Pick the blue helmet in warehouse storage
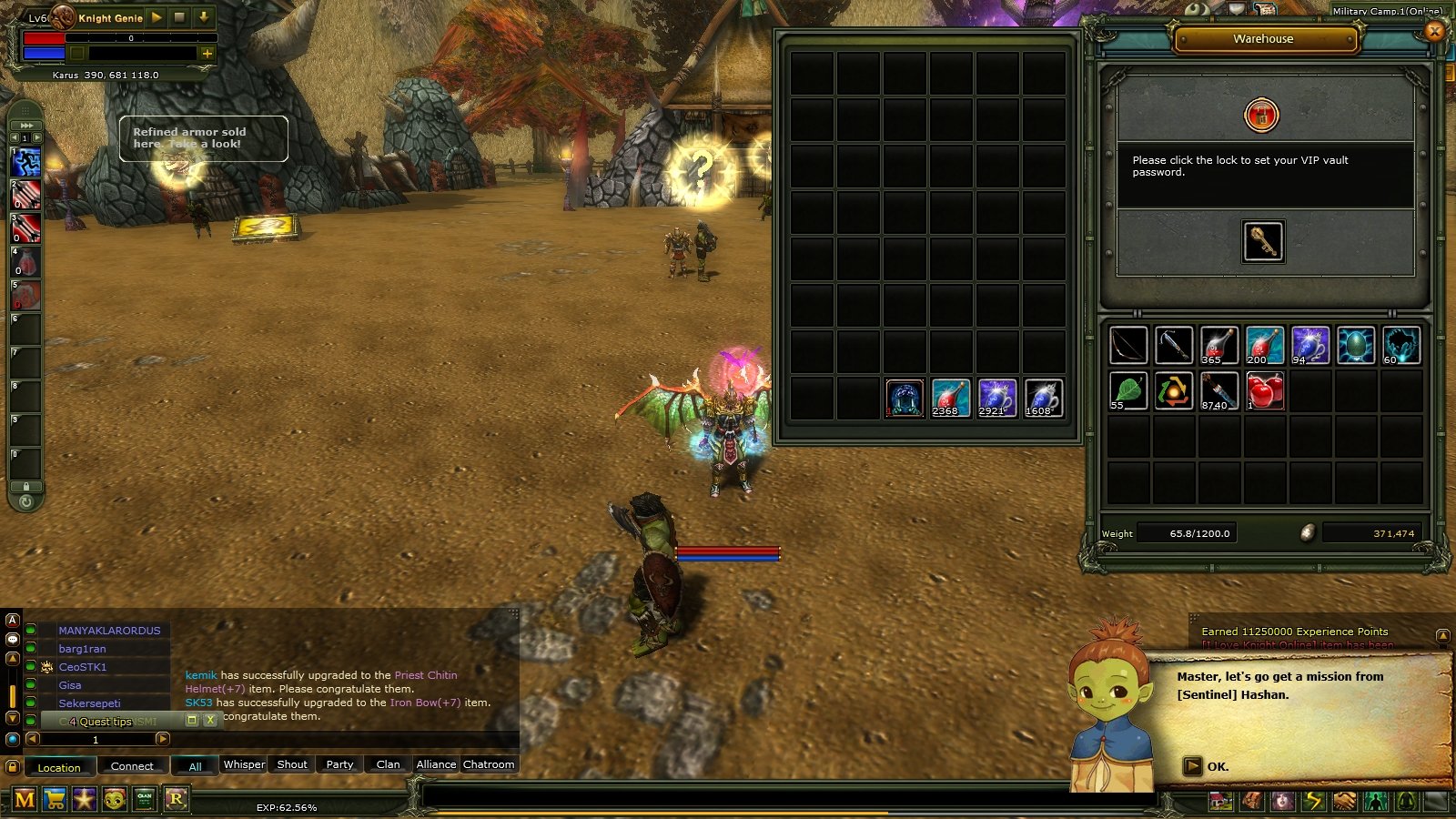This screenshot has width=1456, height=819. pos(905,398)
